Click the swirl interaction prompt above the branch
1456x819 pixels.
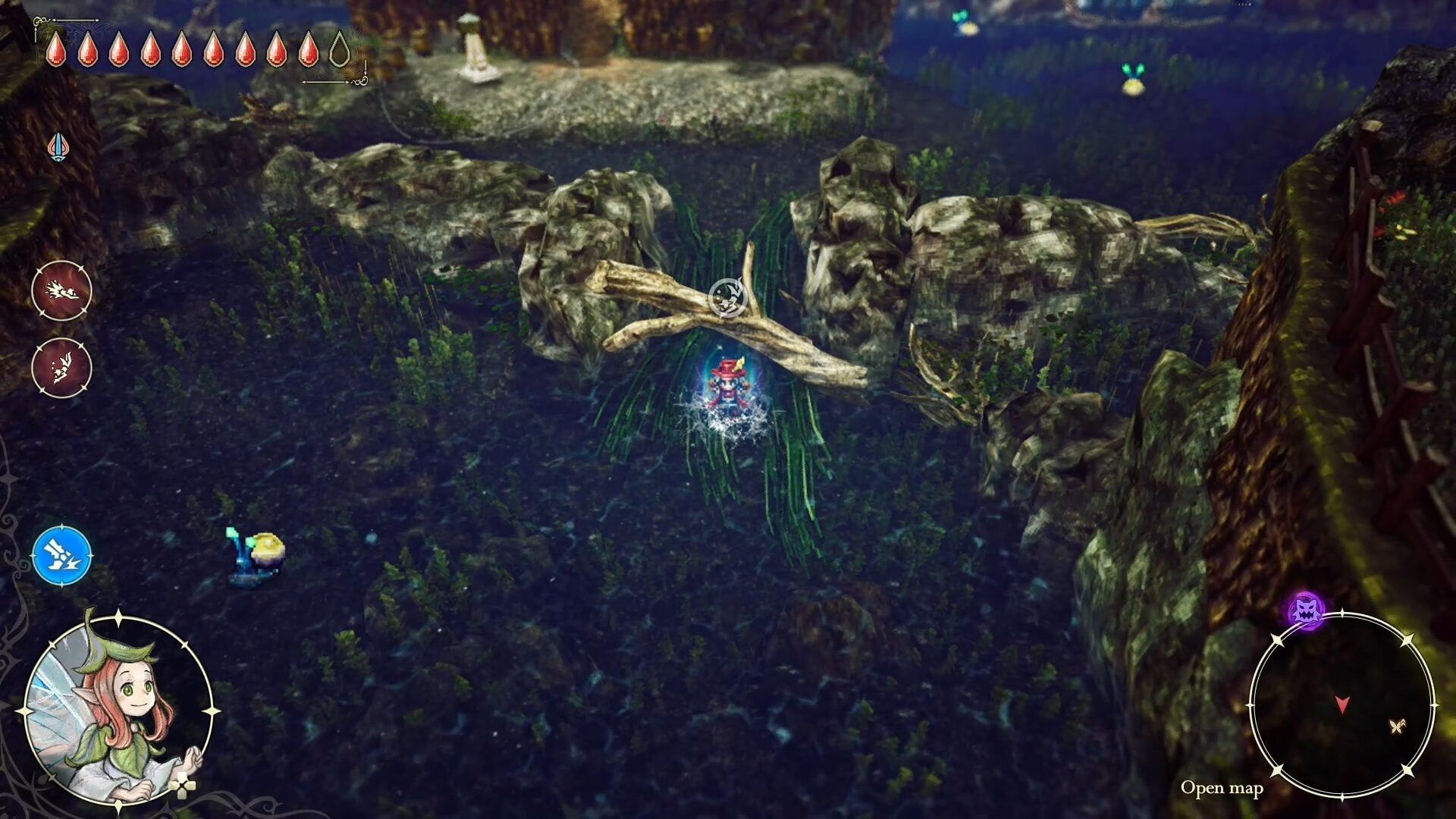pos(726,296)
